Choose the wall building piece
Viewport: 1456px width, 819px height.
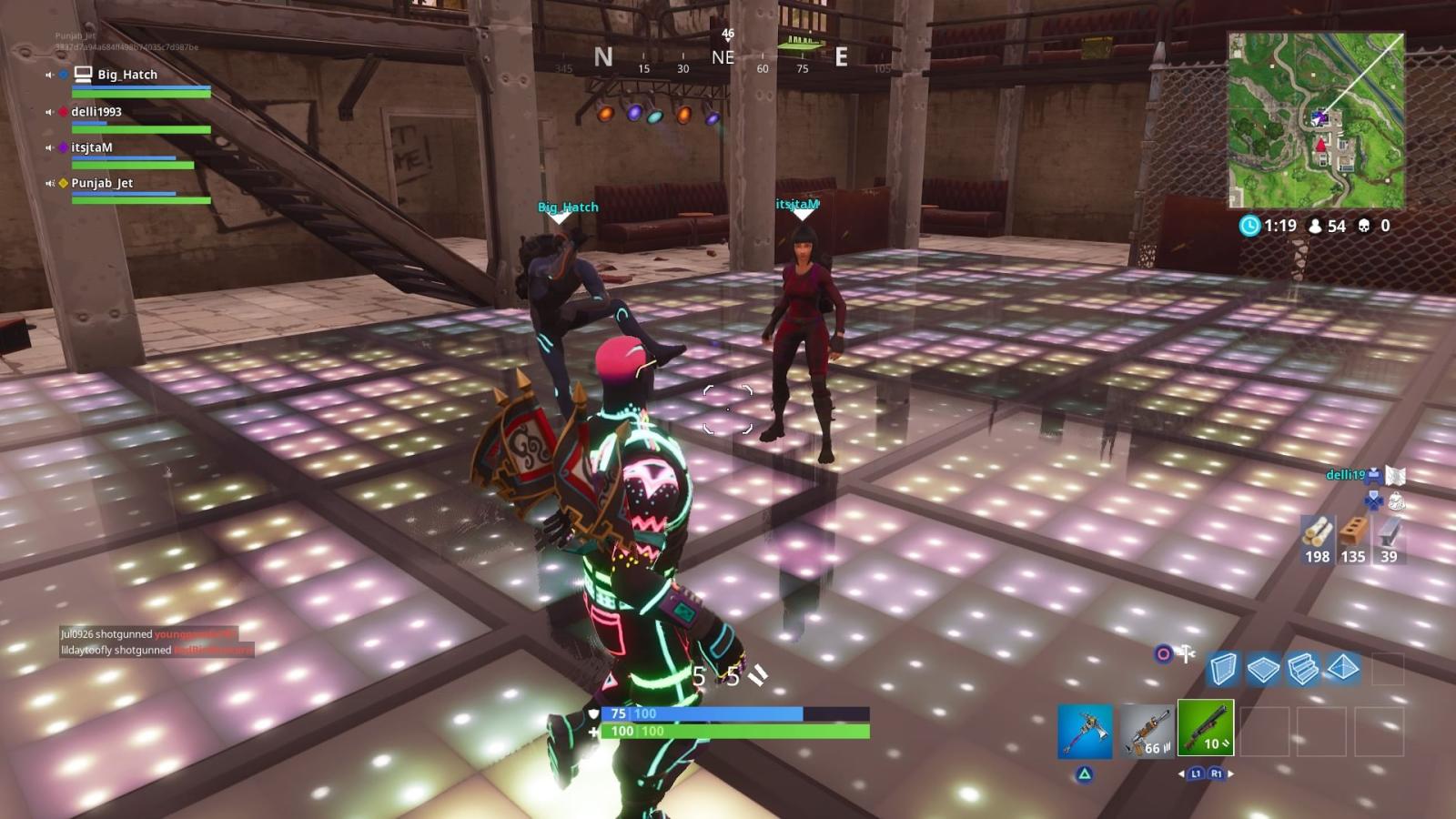[1223, 670]
